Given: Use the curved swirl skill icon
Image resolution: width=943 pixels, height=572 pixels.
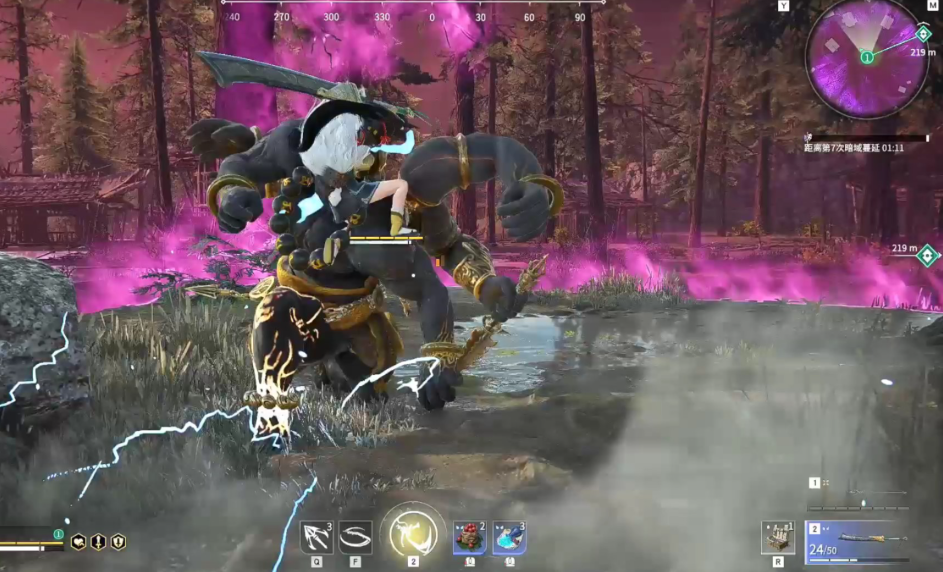Looking at the screenshot, I should point(355,537).
